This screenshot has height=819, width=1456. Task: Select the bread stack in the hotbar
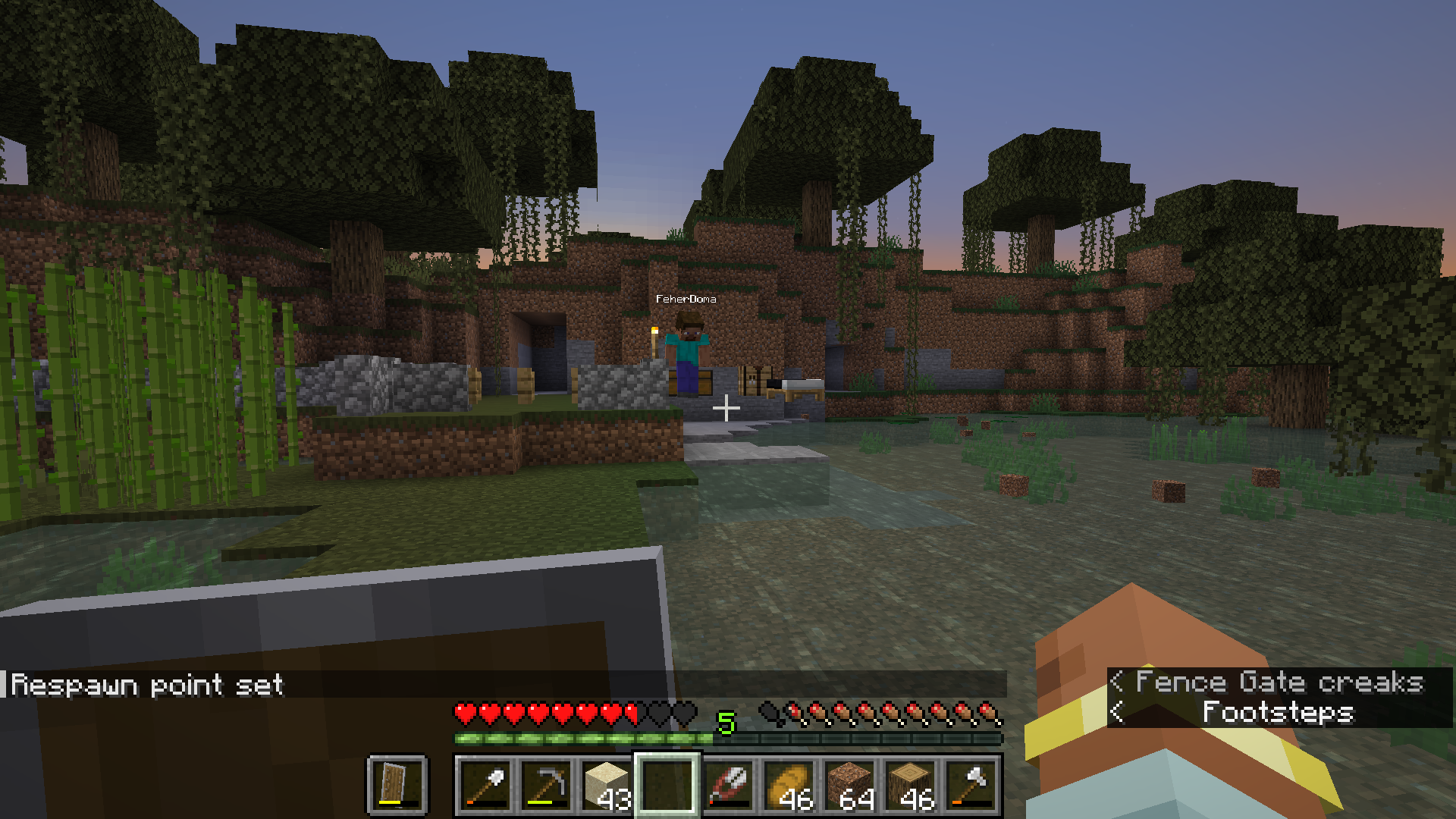tap(789, 785)
